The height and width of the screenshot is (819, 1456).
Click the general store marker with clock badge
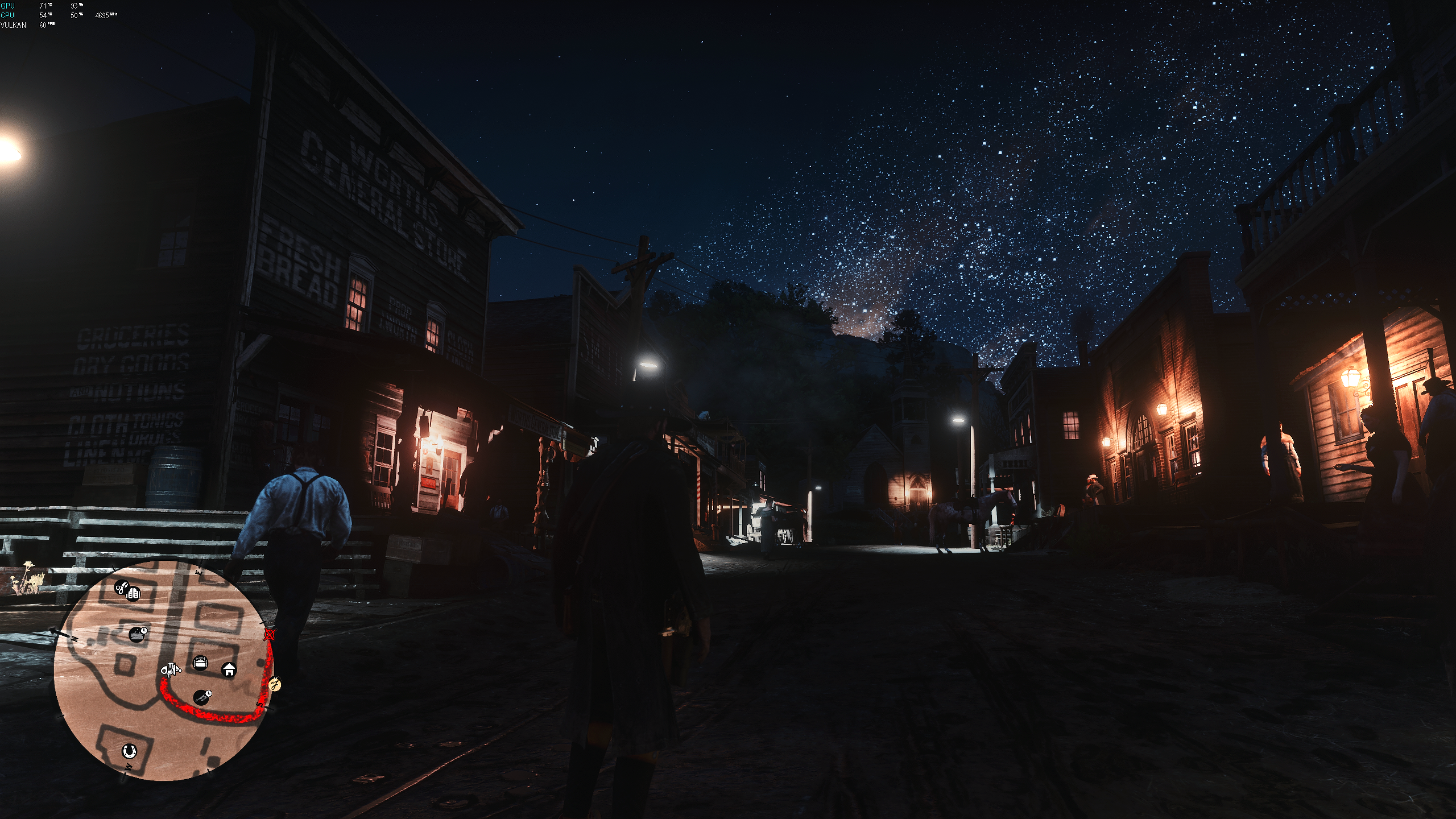point(137,634)
